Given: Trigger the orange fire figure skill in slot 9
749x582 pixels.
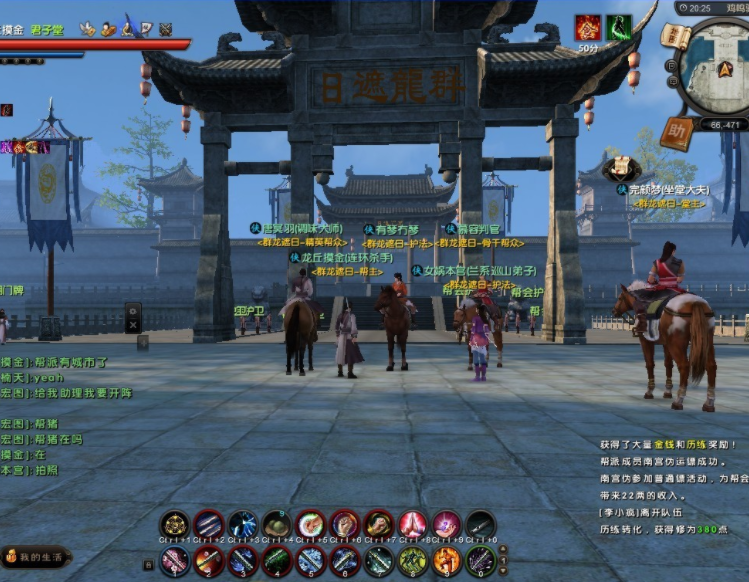Looking at the screenshot, I should click(447, 560).
